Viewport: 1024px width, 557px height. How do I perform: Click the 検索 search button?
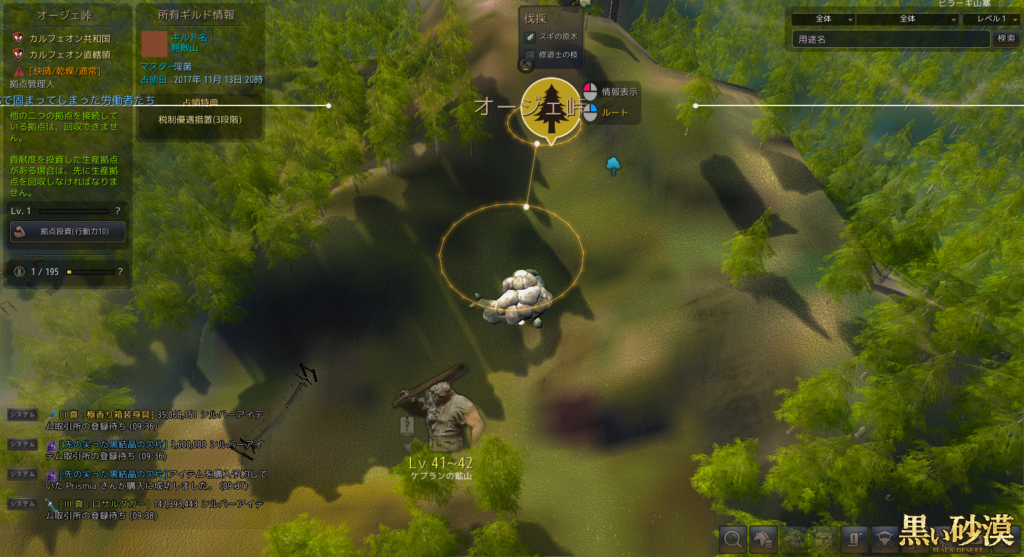pyautogui.click(x=1006, y=39)
